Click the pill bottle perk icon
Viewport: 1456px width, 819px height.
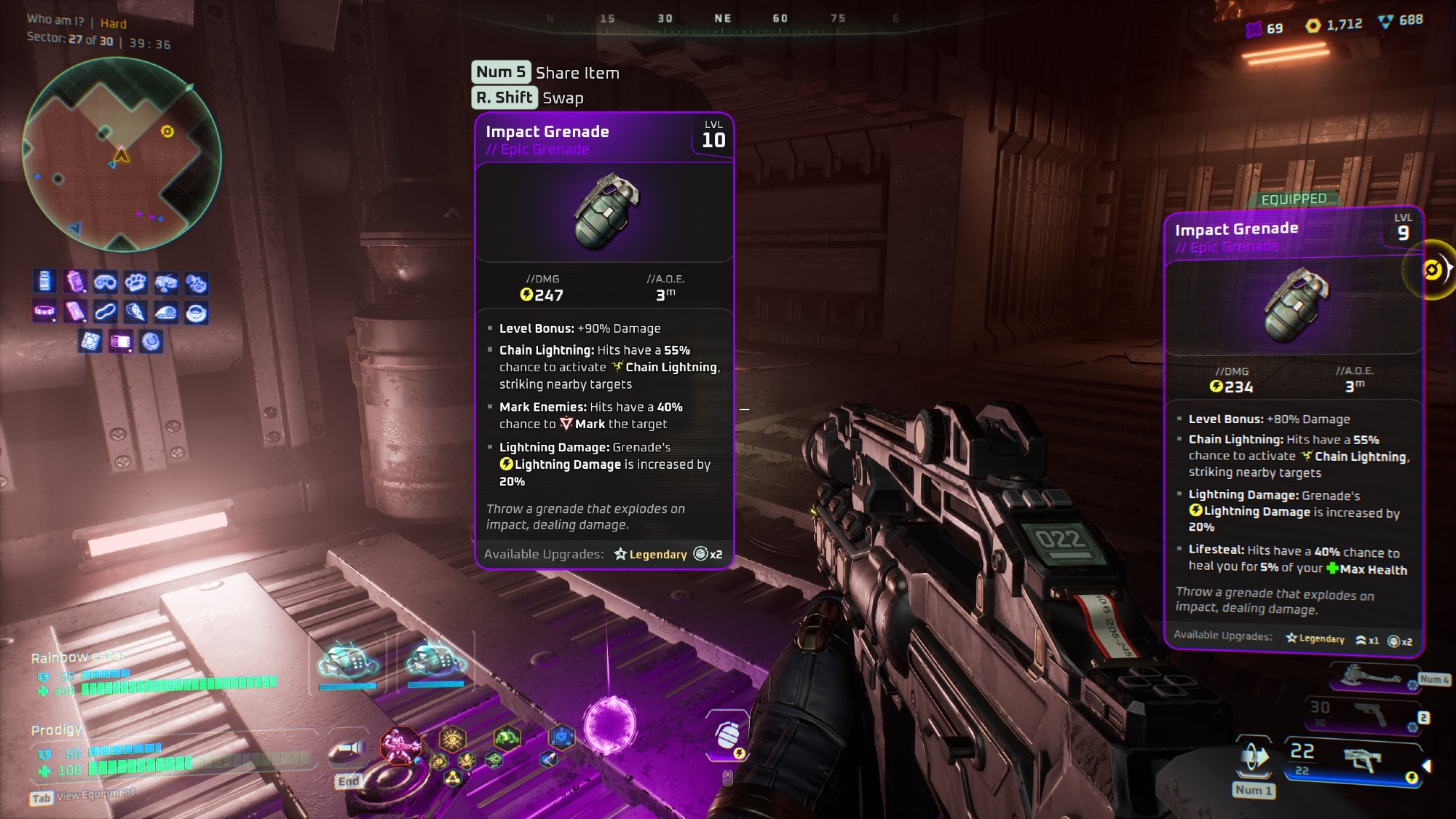[x=45, y=281]
